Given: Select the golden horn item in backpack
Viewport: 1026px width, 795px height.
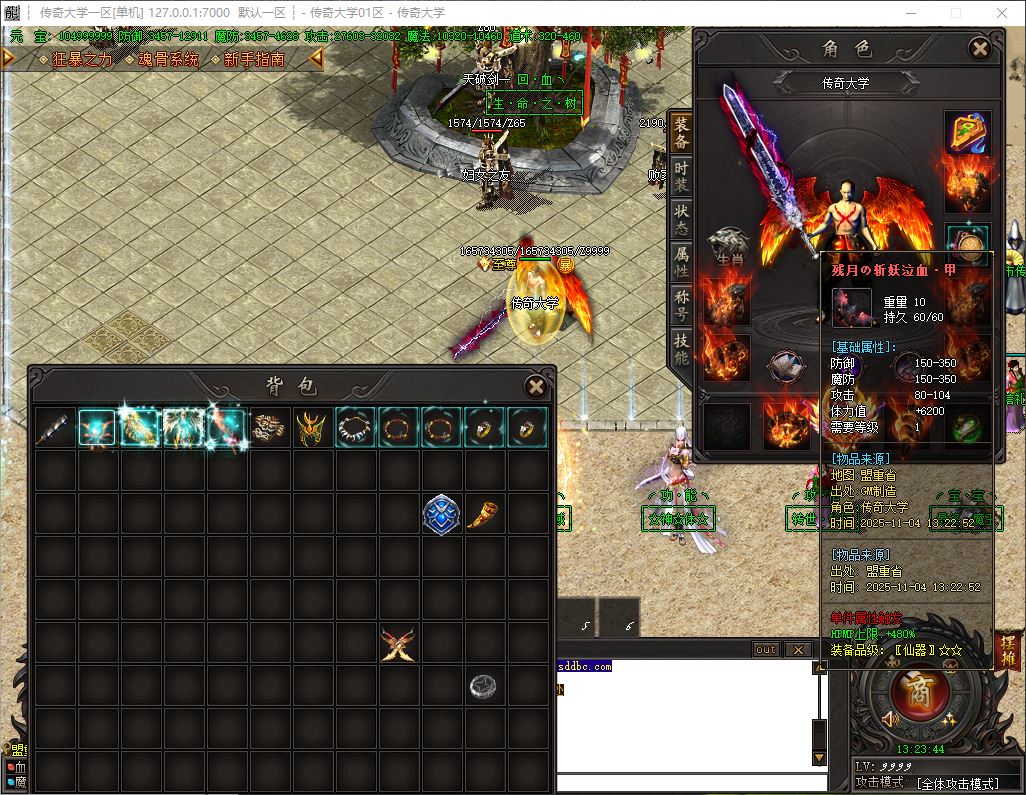Looking at the screenshot, I should tap(483, 514).
